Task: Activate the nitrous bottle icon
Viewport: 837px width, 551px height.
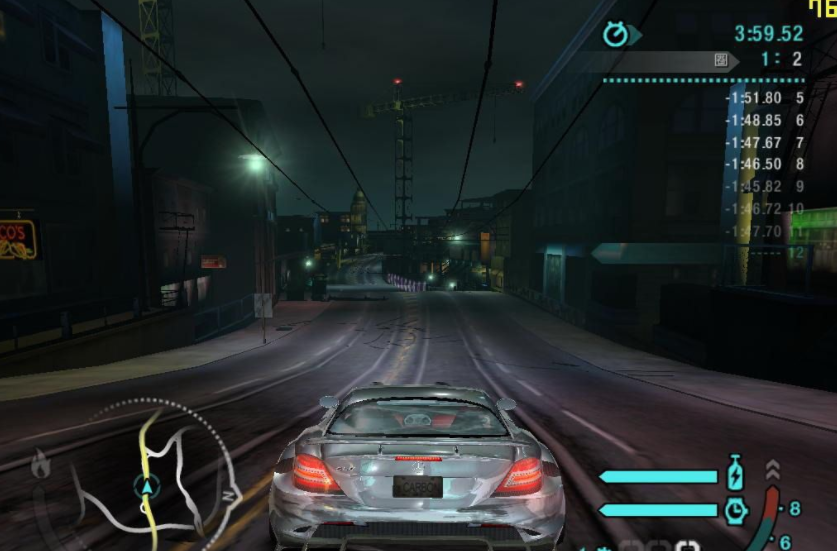Action: 736,474
